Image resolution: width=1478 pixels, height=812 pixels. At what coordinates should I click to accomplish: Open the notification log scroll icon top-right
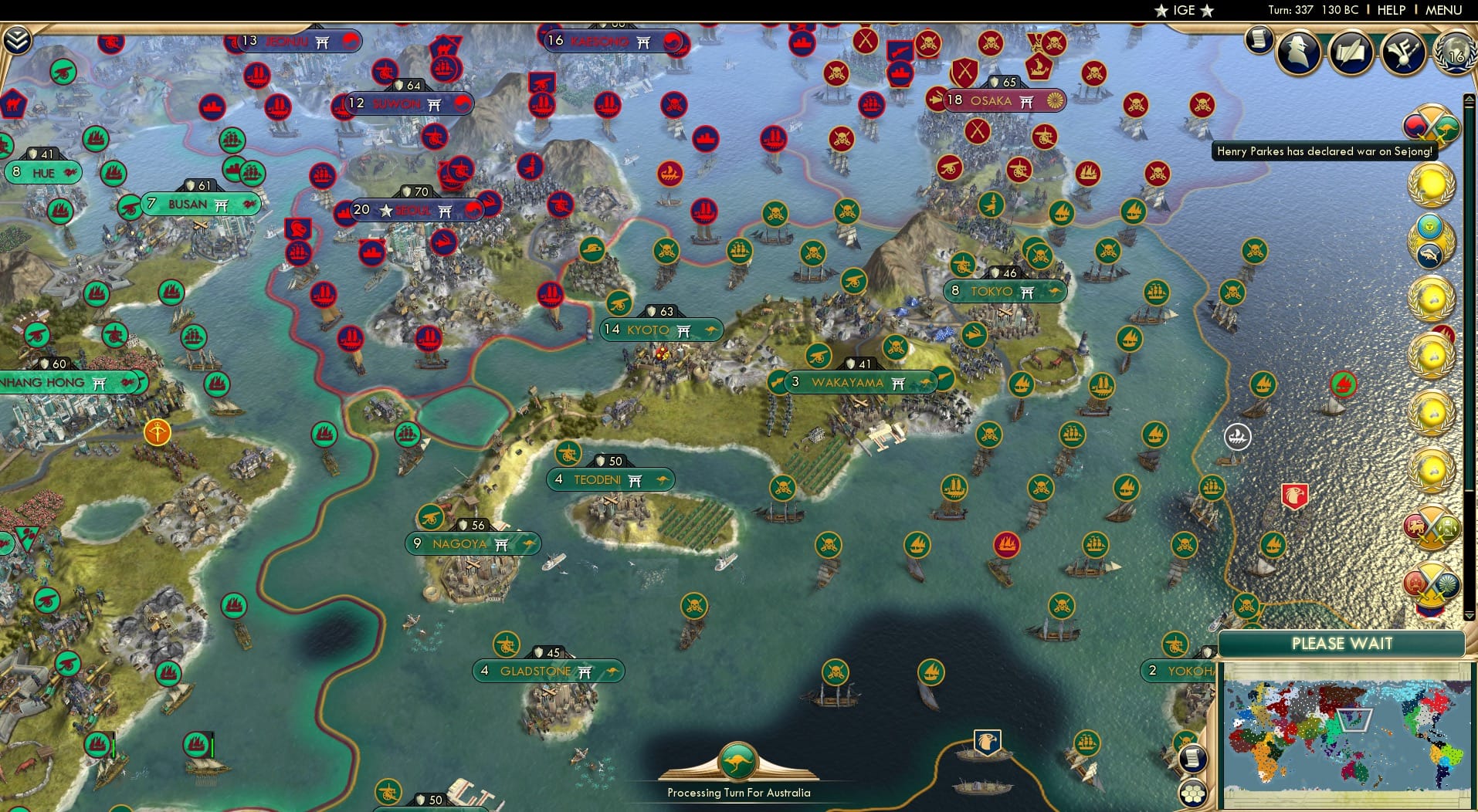(1259, 37)
